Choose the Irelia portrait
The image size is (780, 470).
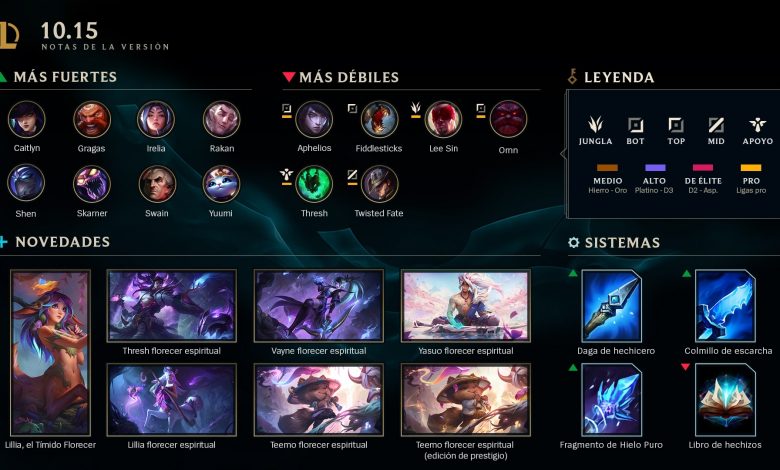(x=156, y=119)
